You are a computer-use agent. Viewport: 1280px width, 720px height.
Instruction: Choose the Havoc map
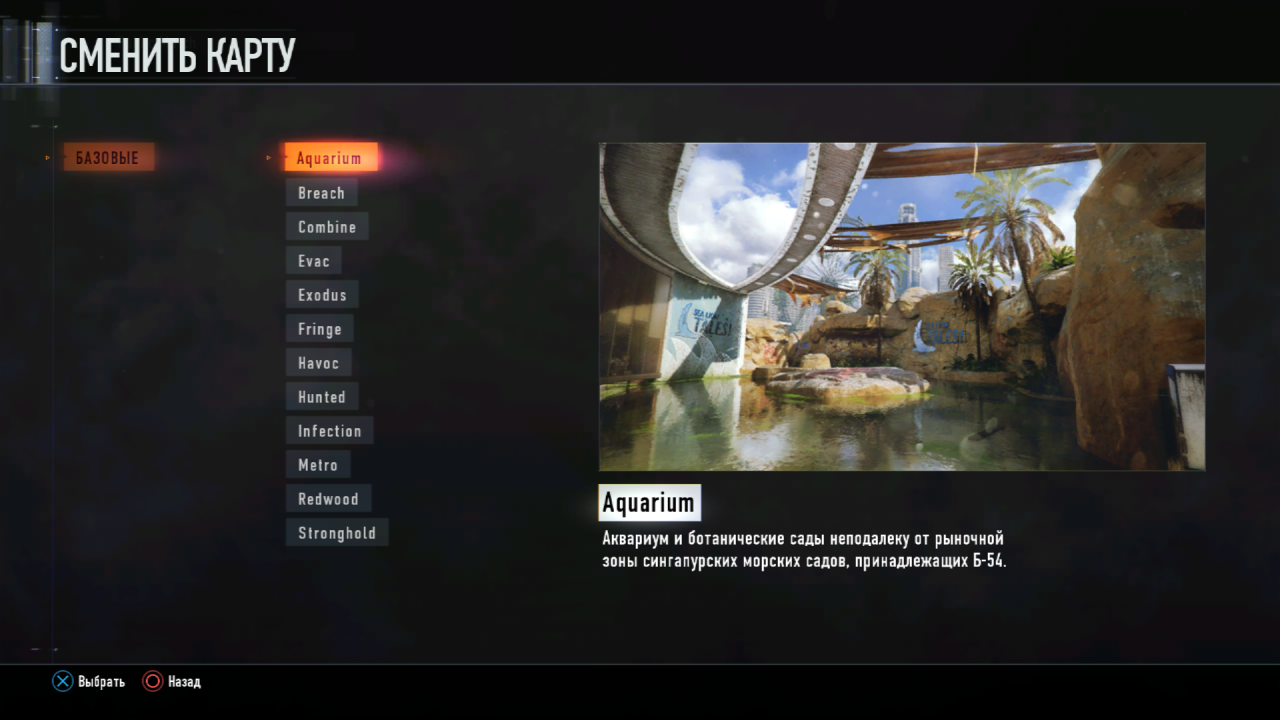(x=319, y=363)
